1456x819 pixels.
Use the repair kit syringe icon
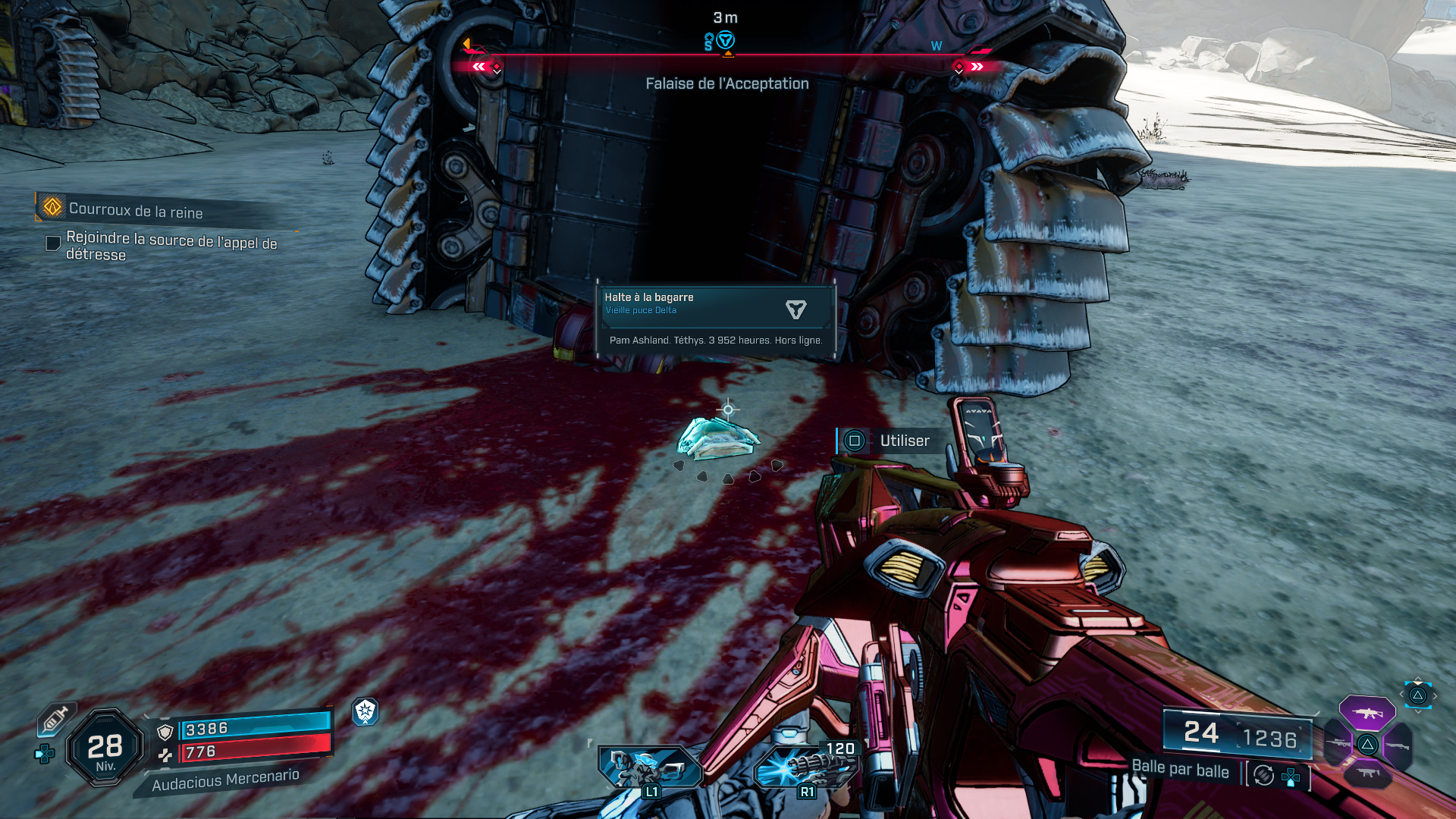[x=55, y=718]
